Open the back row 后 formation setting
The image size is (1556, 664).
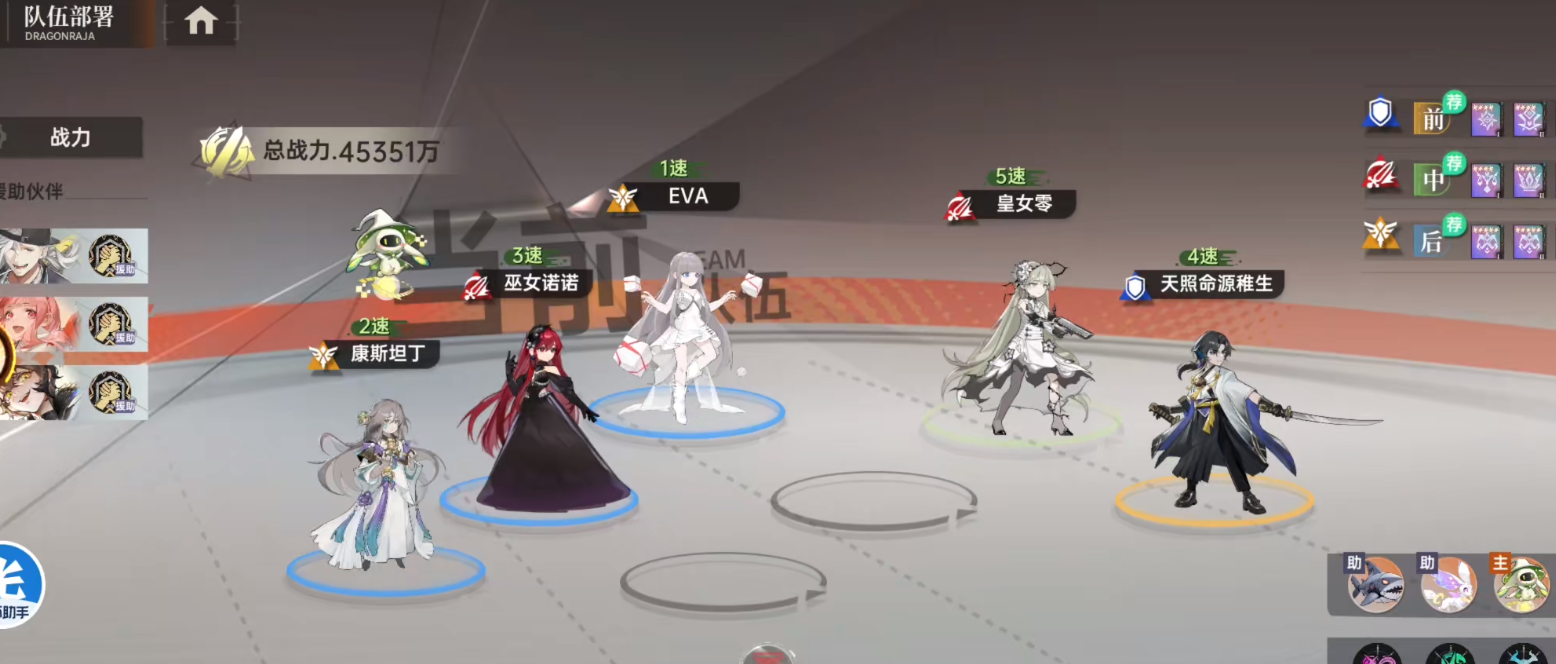point(1434,241)
